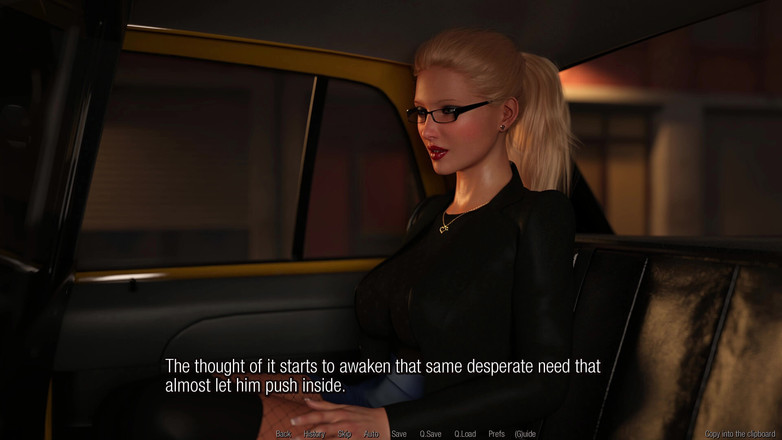Quick load with Q.Load
Viewport: 782px width, 440px height.
pyautogui.click(x=465, y=434)
